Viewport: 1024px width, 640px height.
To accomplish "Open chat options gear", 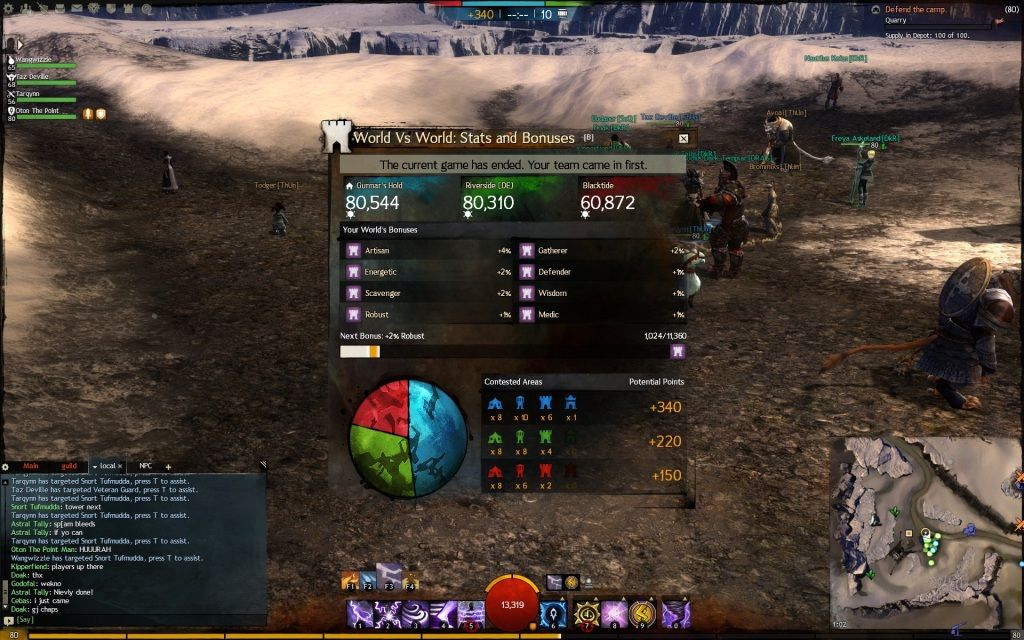I will [5, 466].
